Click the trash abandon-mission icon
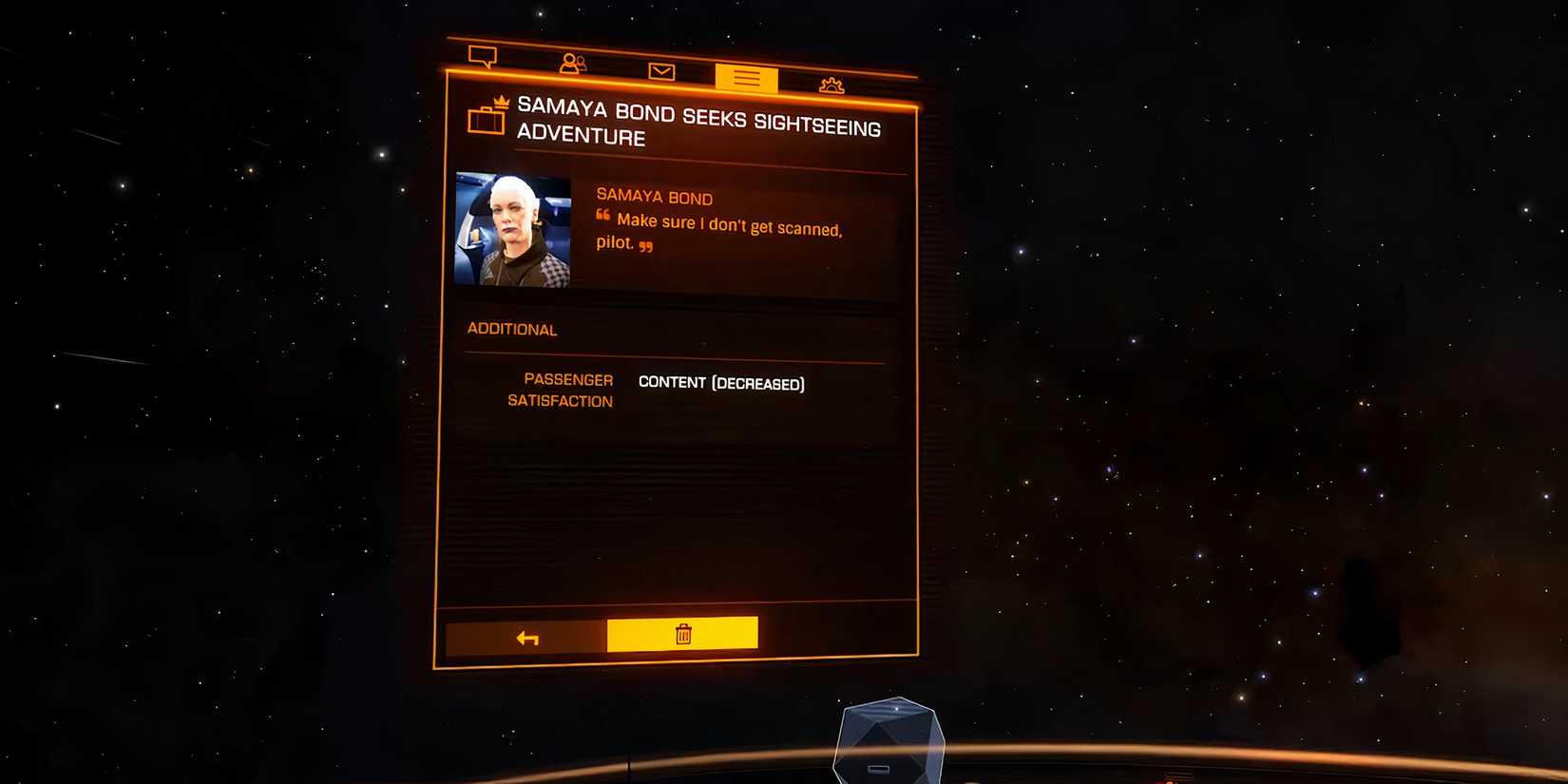Image resolution: width=1568 pixels, height=784 pixels. point(682,634)
